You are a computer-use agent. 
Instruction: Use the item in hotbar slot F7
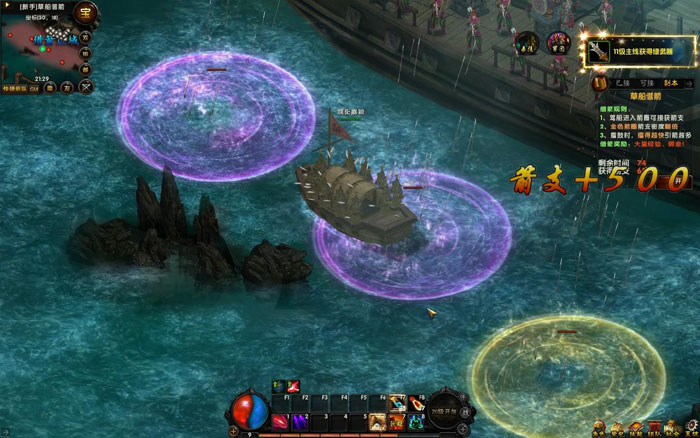[397, 402]
